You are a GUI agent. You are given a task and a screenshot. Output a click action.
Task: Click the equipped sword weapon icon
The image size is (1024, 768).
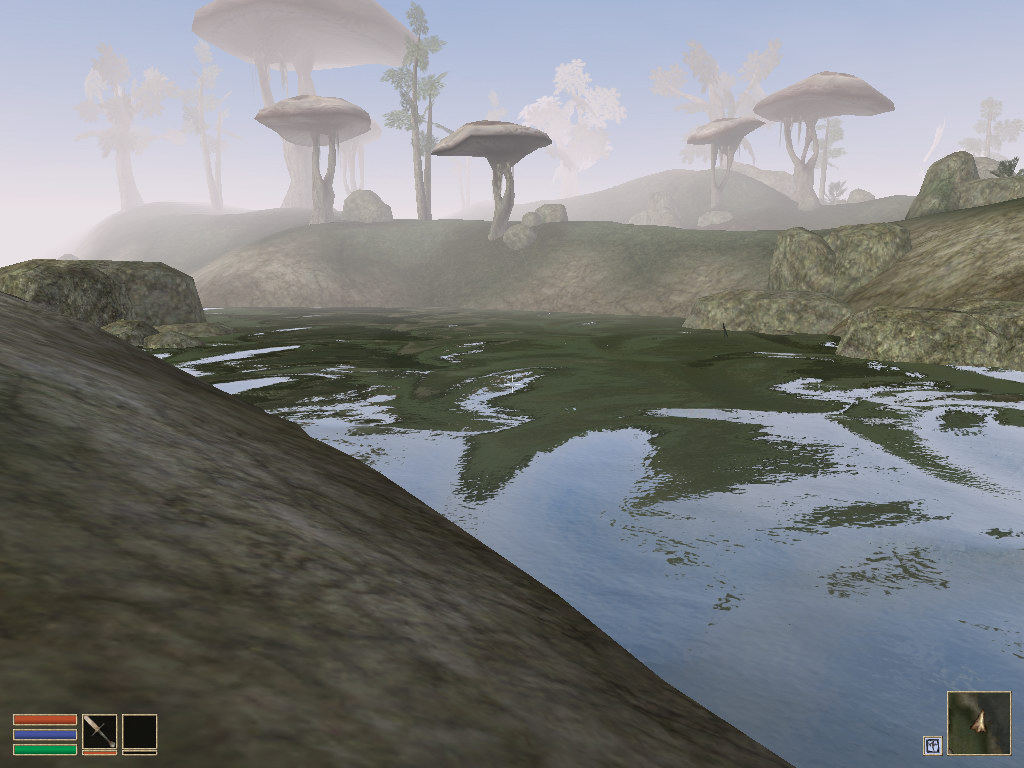coord(99,731)
